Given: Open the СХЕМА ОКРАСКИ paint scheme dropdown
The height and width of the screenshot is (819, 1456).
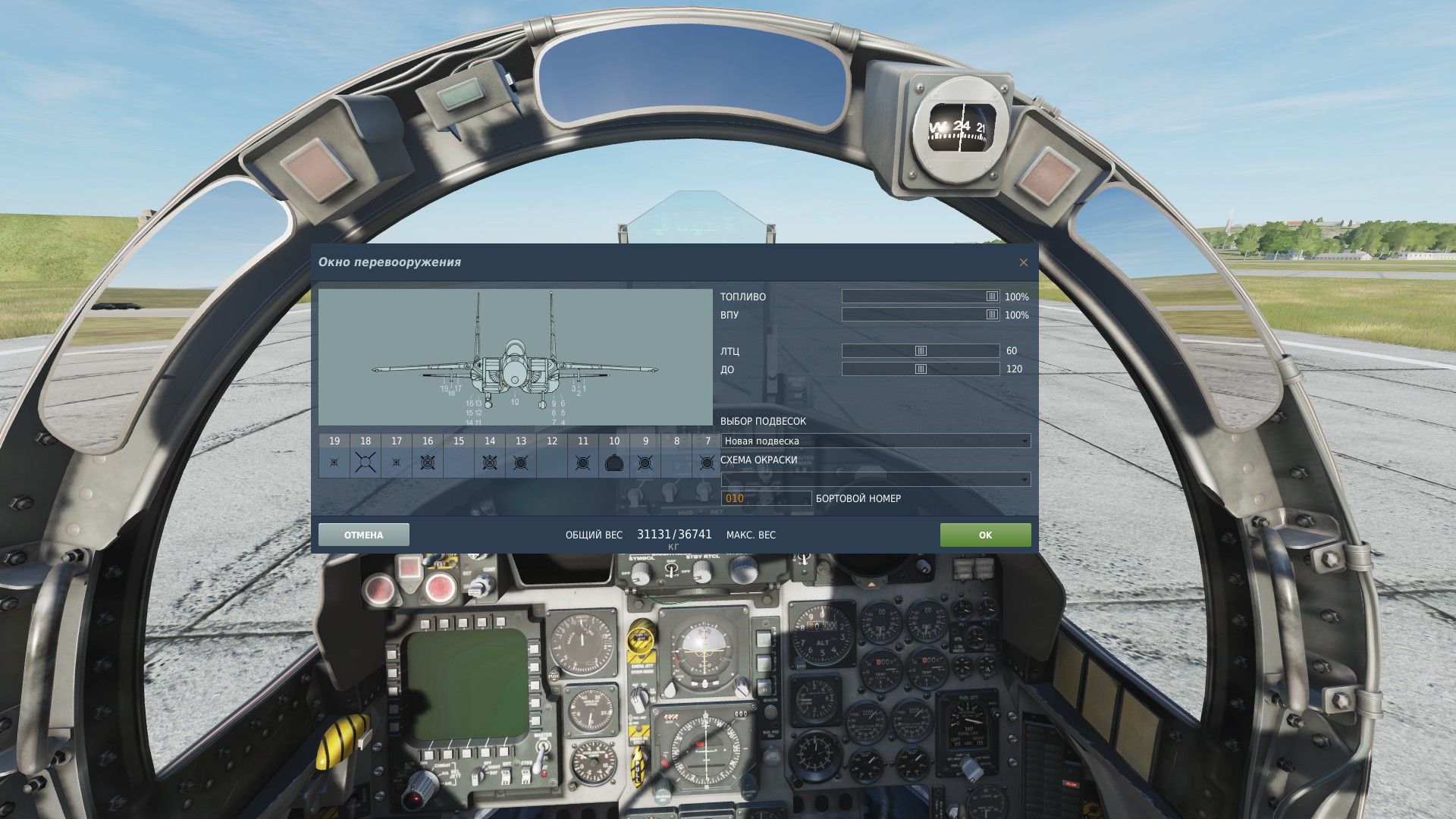Looking at the screenshot, I should tap(872, 479).
